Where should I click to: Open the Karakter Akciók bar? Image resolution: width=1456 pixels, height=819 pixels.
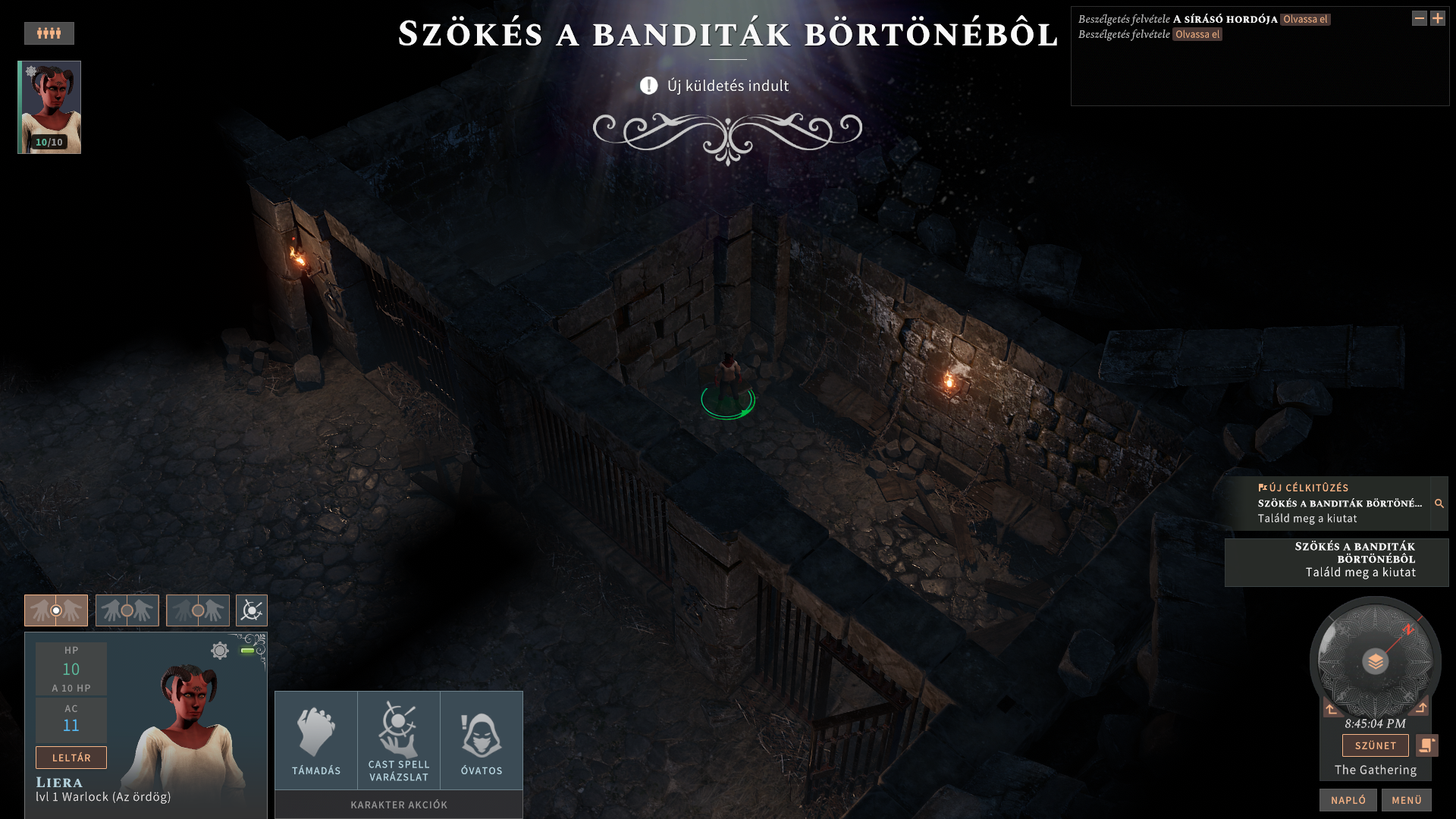[399, 805]
